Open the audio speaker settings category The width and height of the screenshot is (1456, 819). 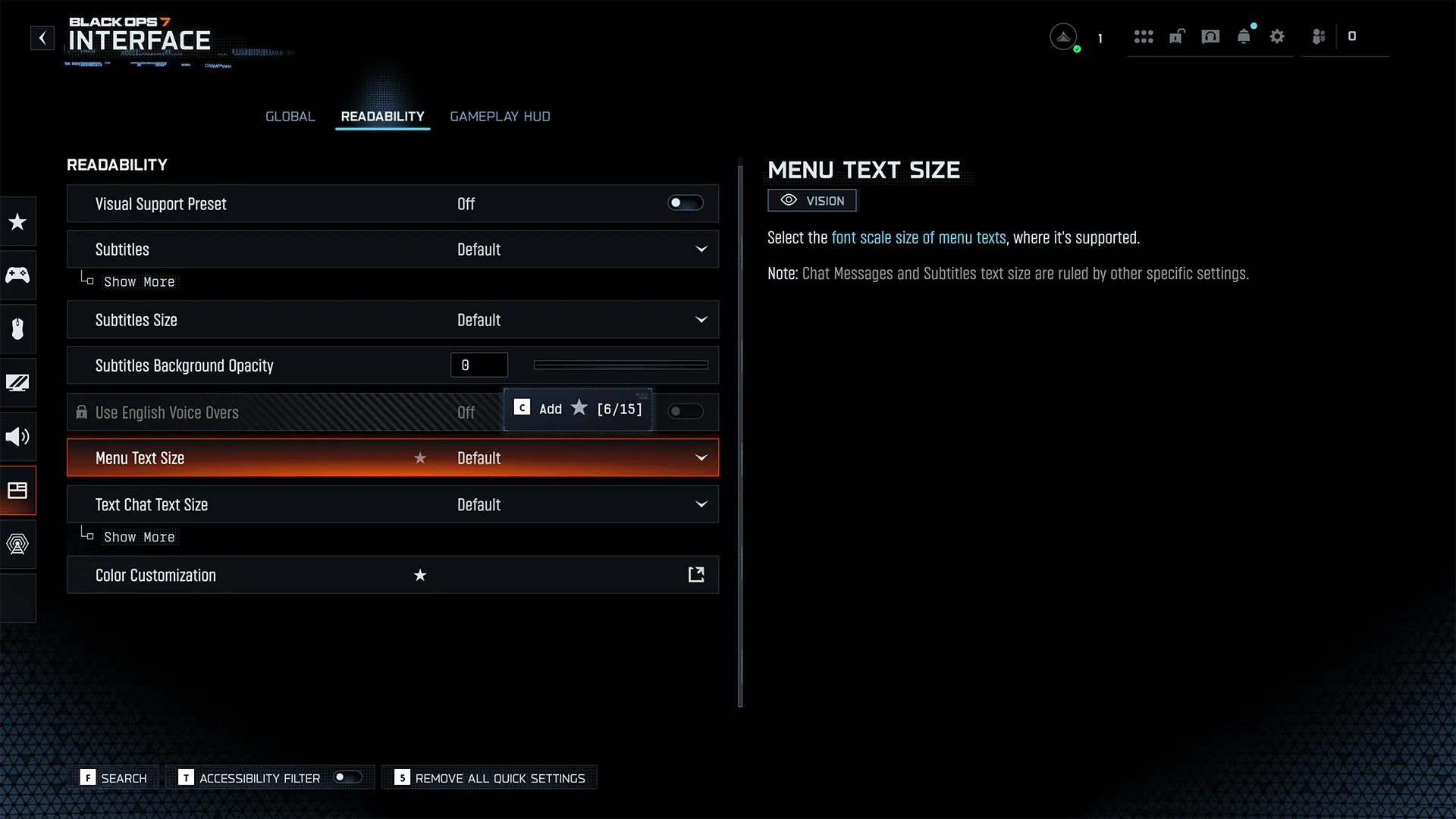pos(17,437)
